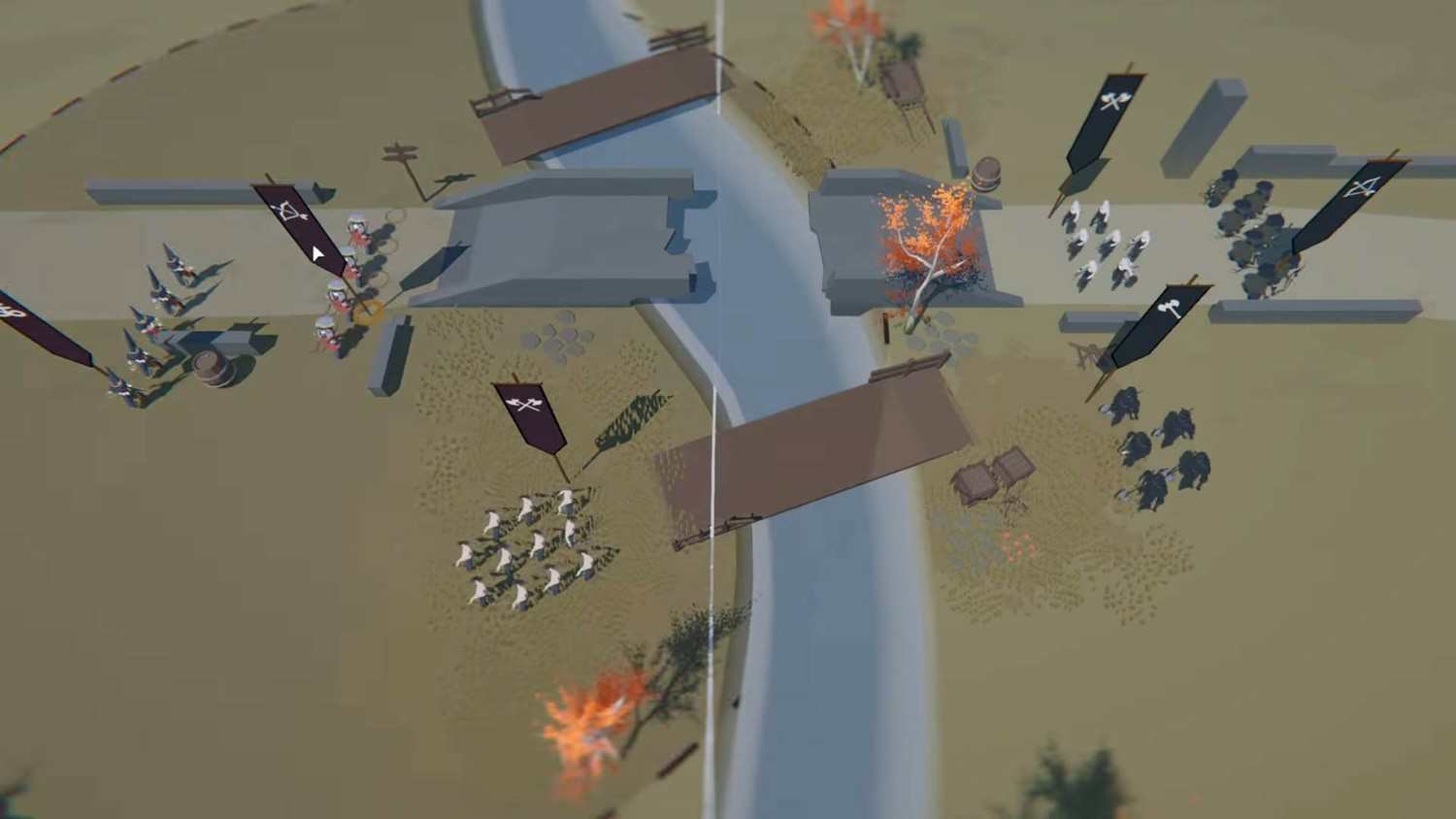Select the maroon archer squad banner
This screenshot has height=819, width=1456.
click(x=293, y=216)
